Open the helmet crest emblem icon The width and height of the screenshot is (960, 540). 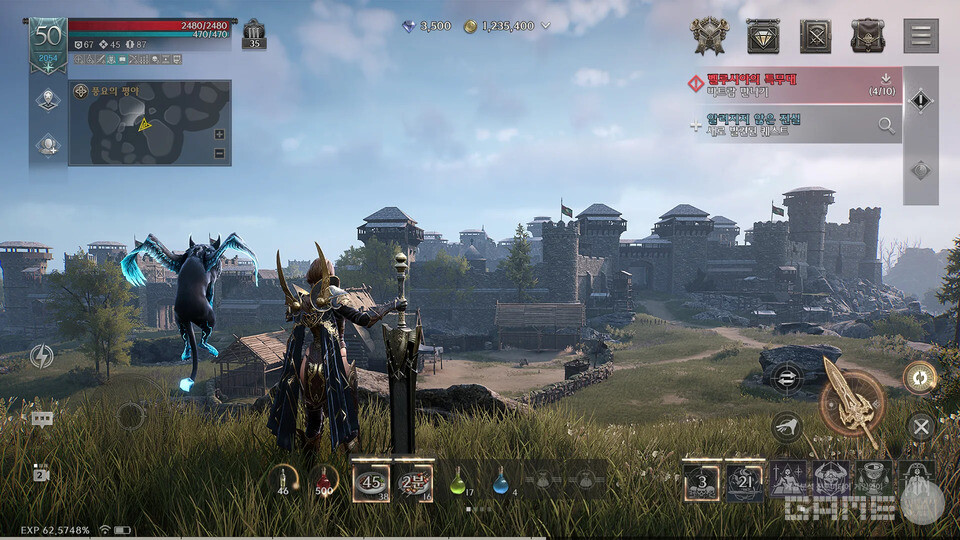click(709, 36)
